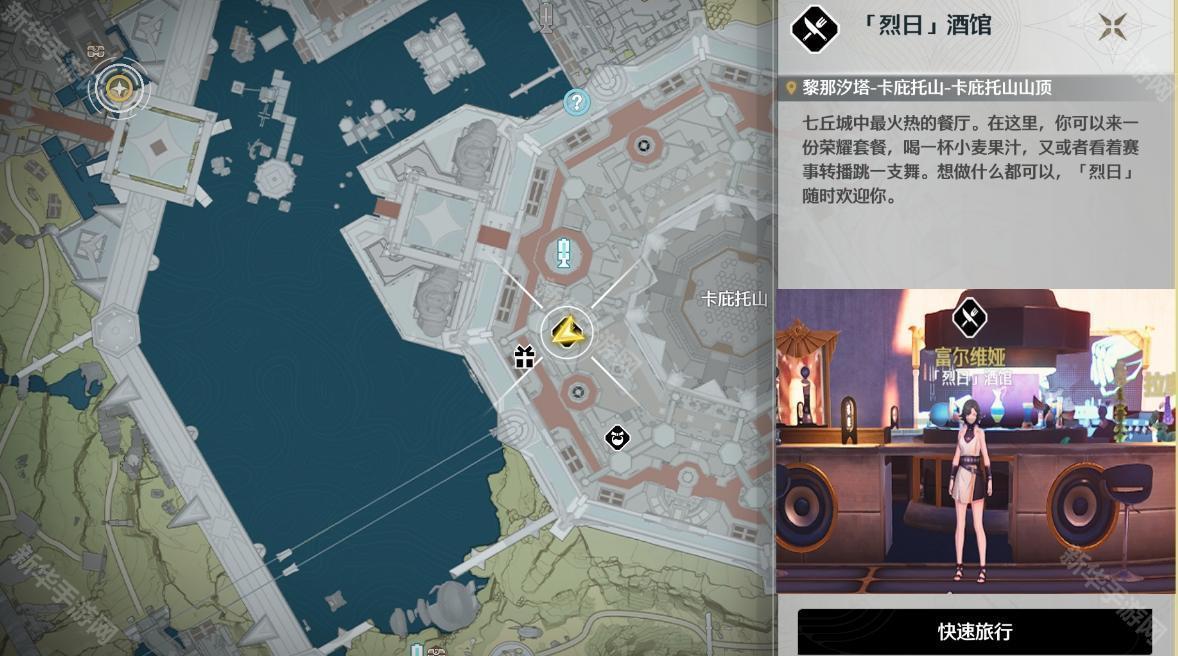Select the blue question mark map marker
This screenshot has height=656, width=1178.
[x=576, y=101]
